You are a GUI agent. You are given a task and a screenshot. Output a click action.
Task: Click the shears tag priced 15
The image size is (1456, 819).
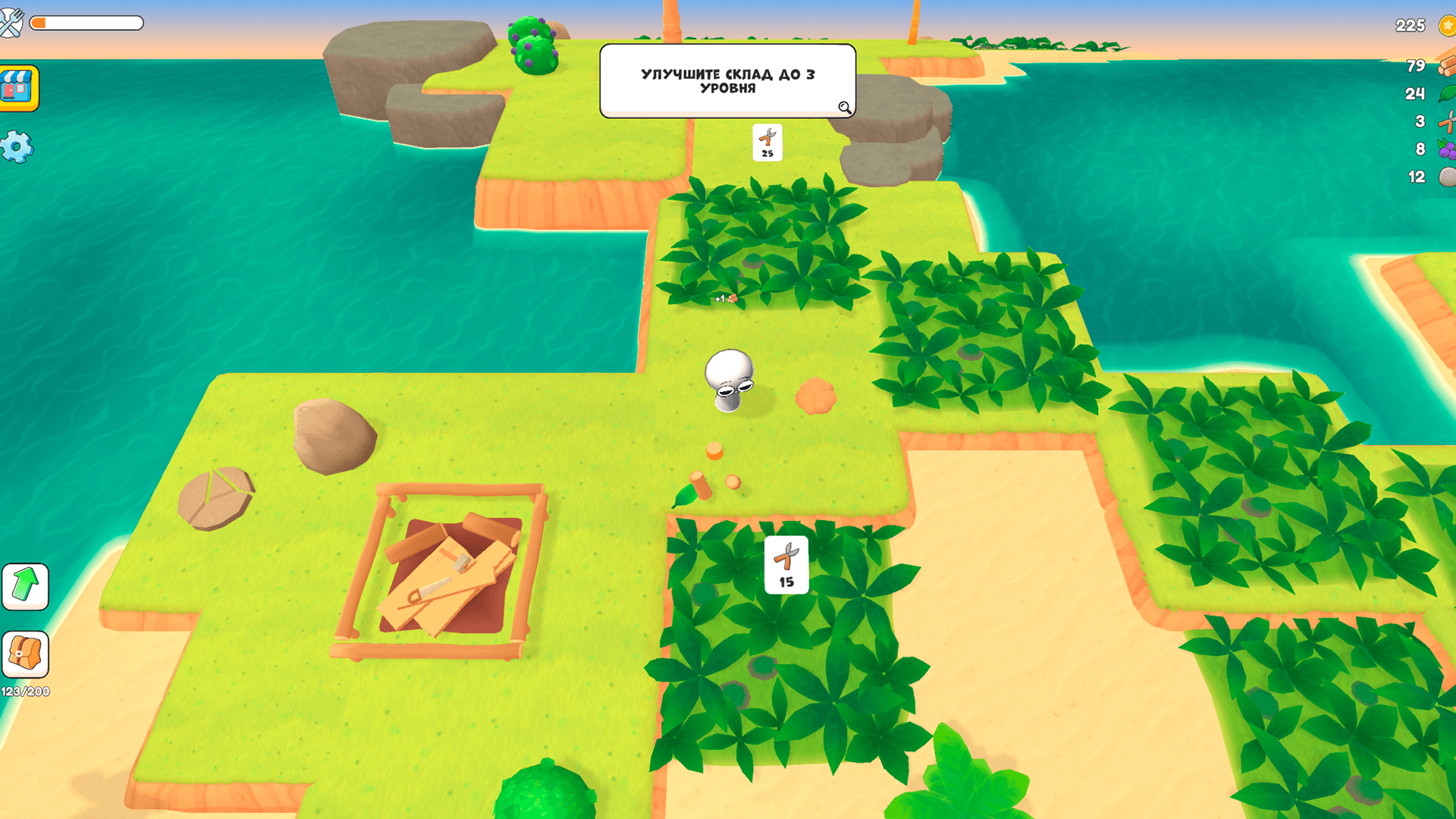click(x=786, y=563)
